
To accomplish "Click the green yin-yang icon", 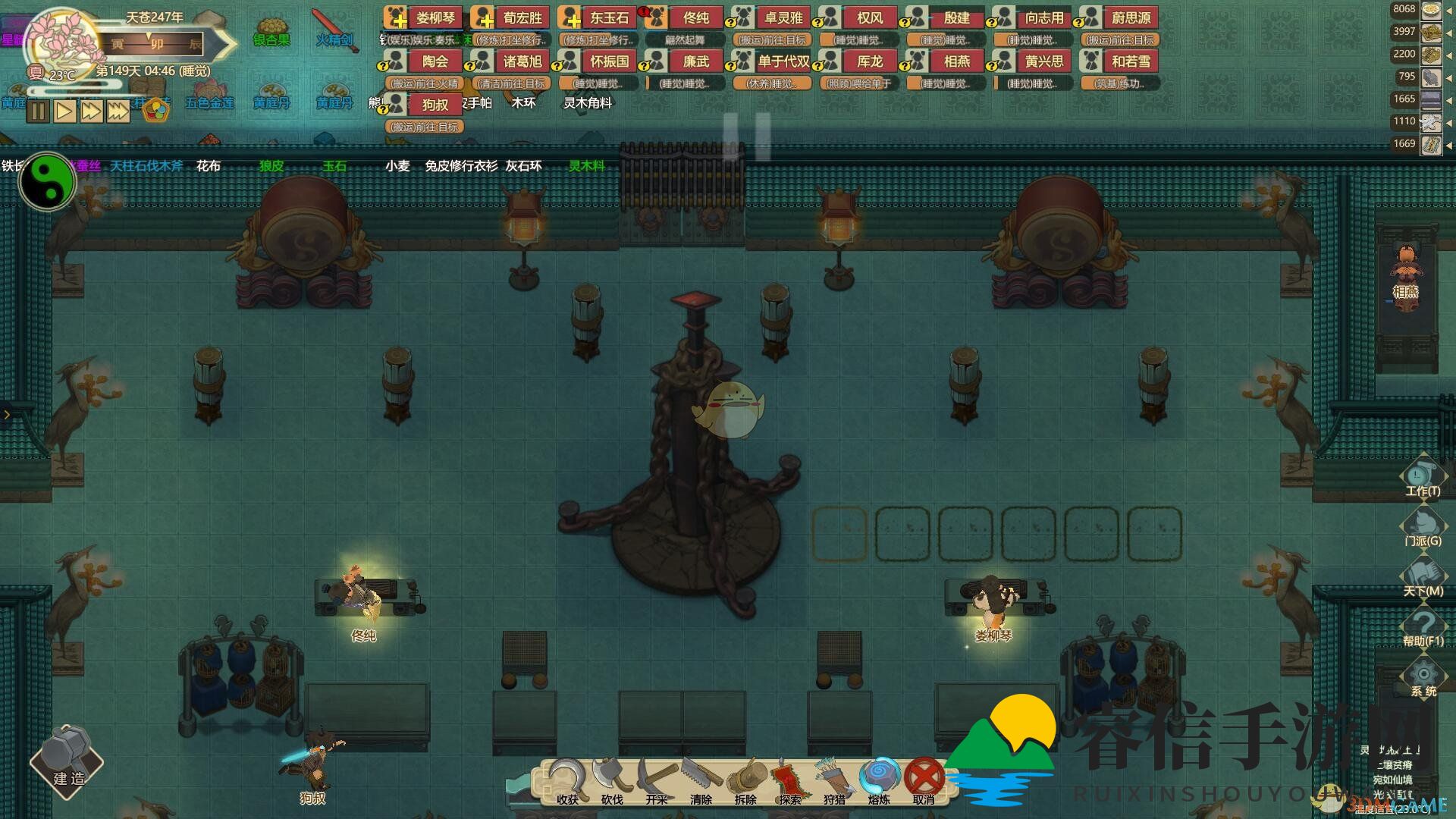I will click(47, 182).
